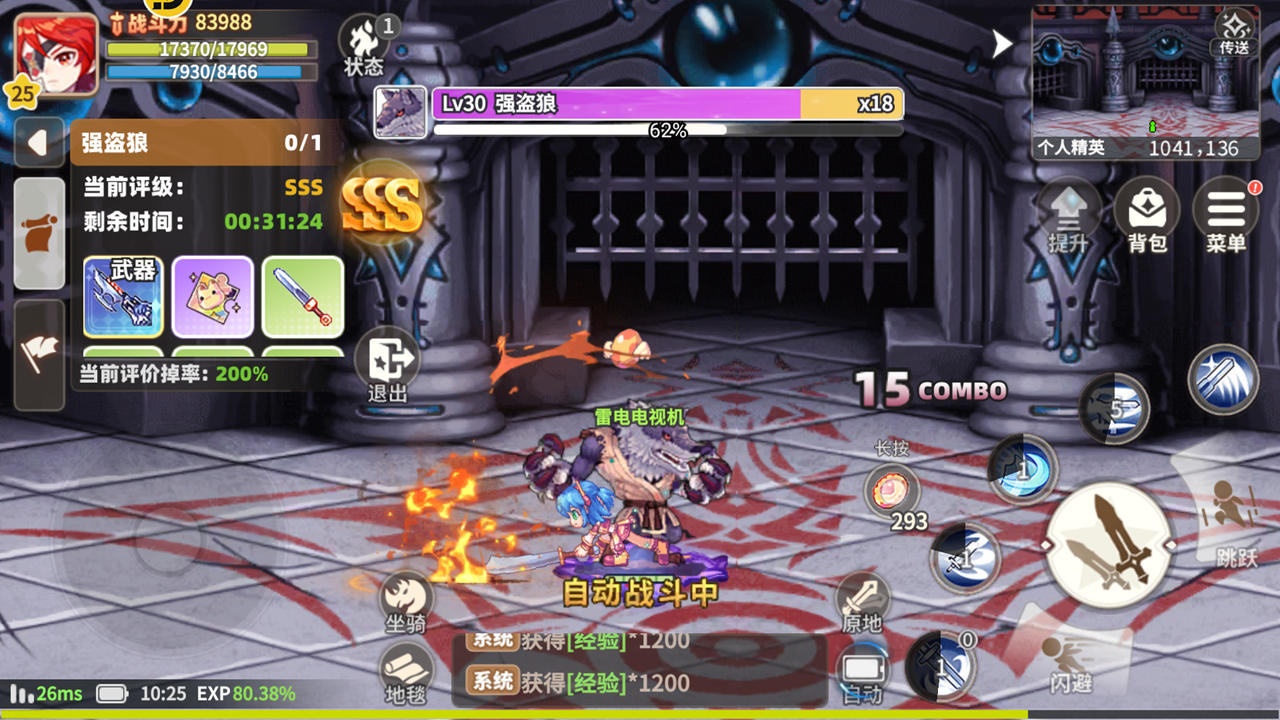Screen dimensions: 1280x720
Task: Open the dungeon minimap
Action: pyautogui.click(x=1145, y=82)
